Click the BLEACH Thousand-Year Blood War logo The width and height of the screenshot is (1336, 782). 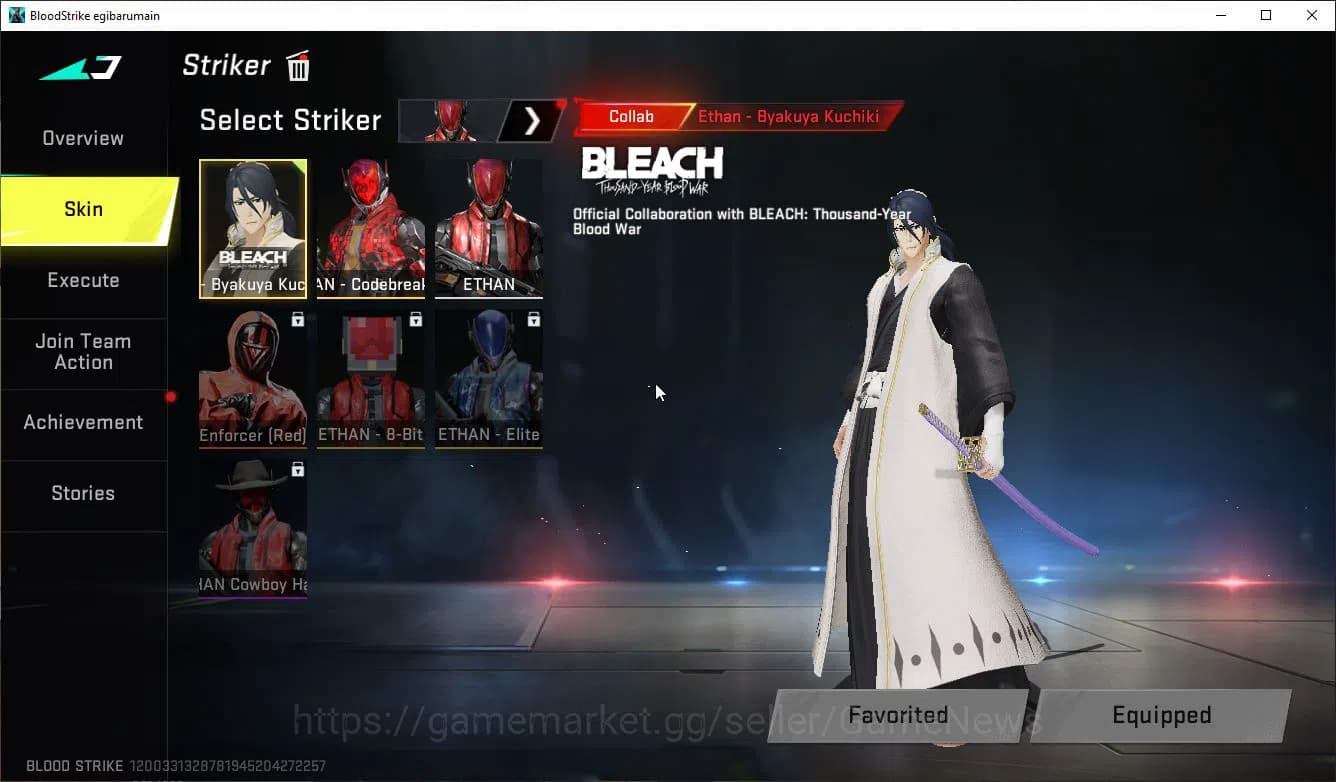[652, 167]
